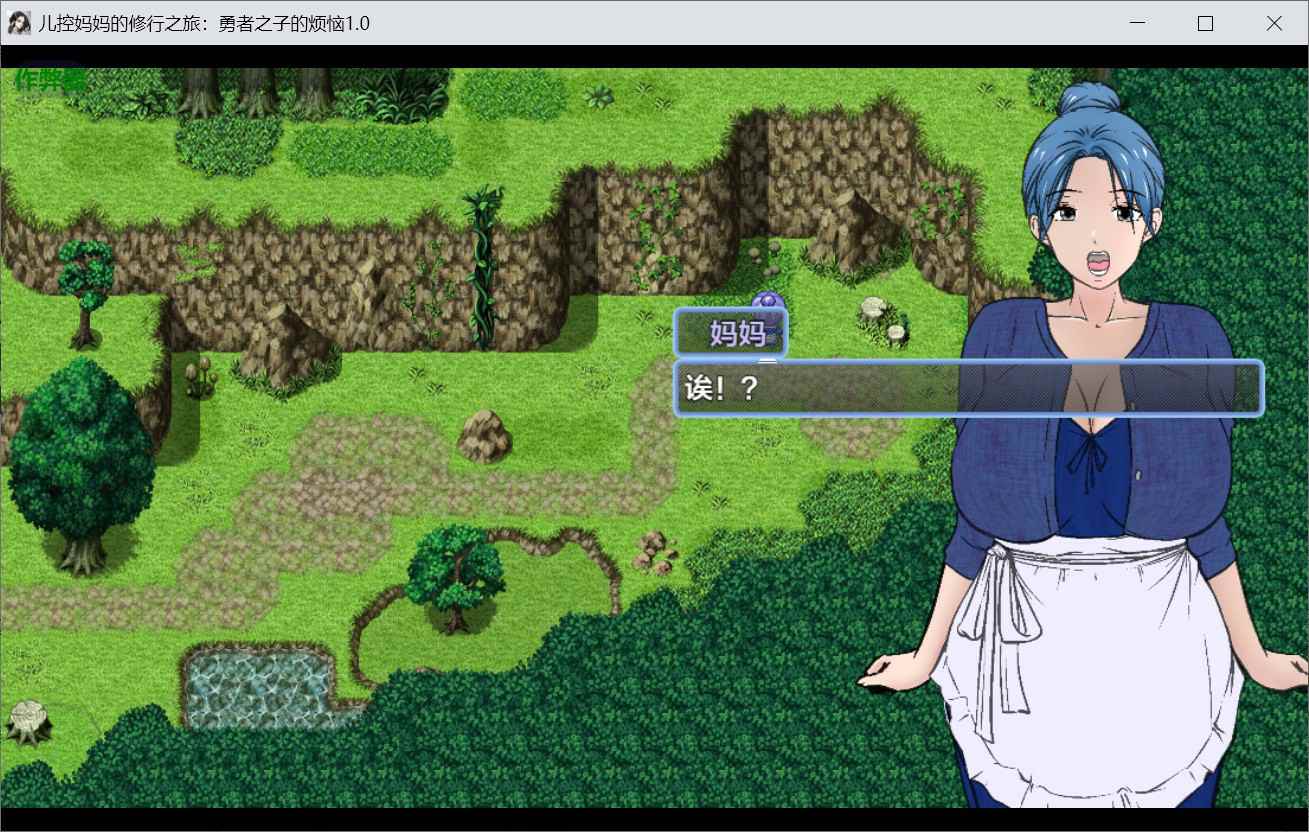1309x832 pixels.
Task: Maximize the game window
Action: tap(1205, 24)
